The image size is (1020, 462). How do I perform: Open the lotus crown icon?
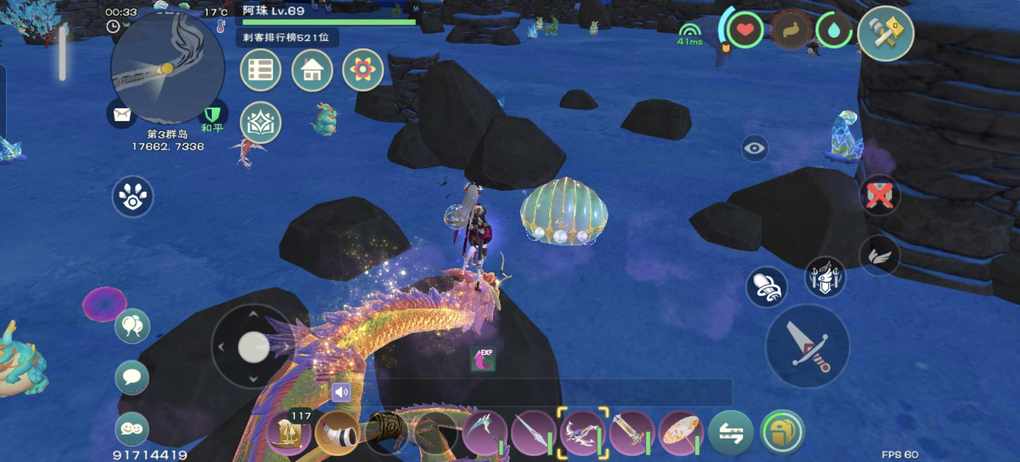click(261, 122)
